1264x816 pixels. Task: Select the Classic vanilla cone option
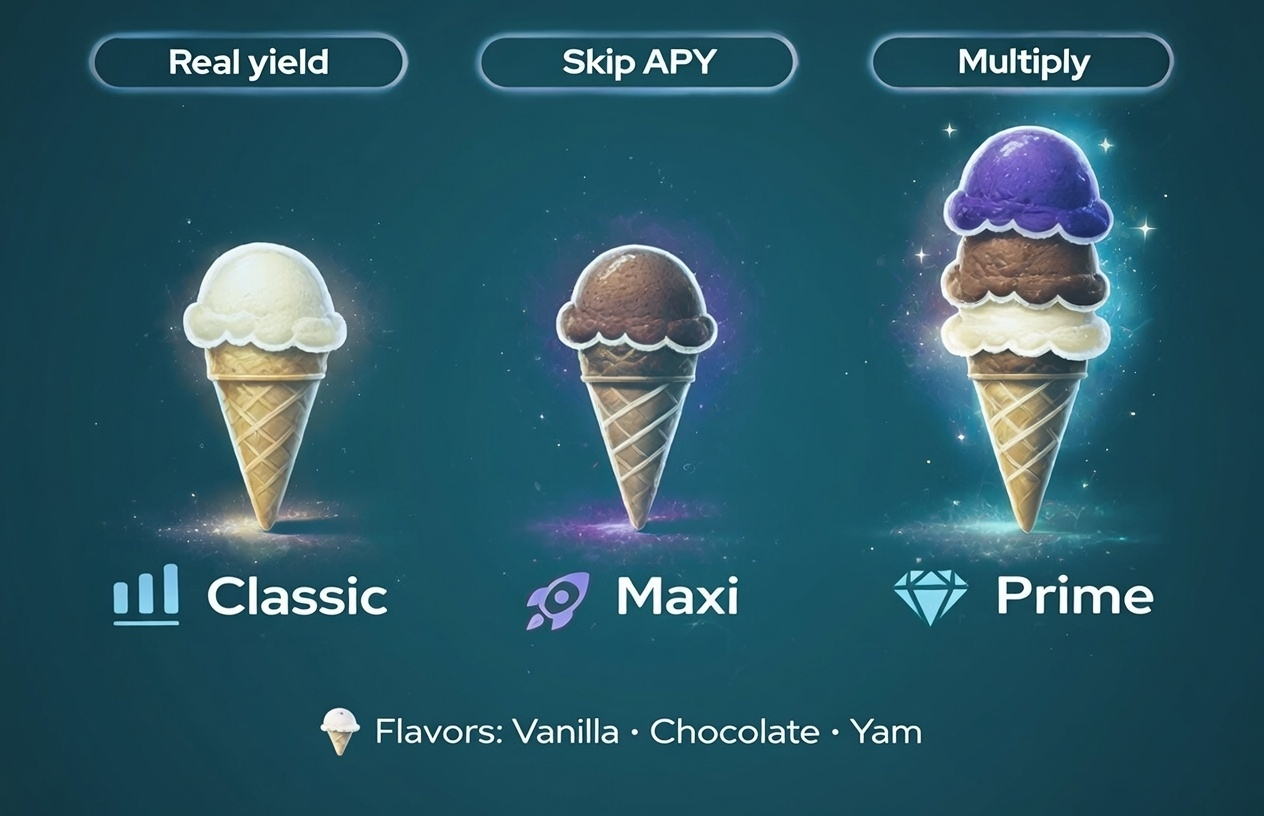(x=265, y=380)
